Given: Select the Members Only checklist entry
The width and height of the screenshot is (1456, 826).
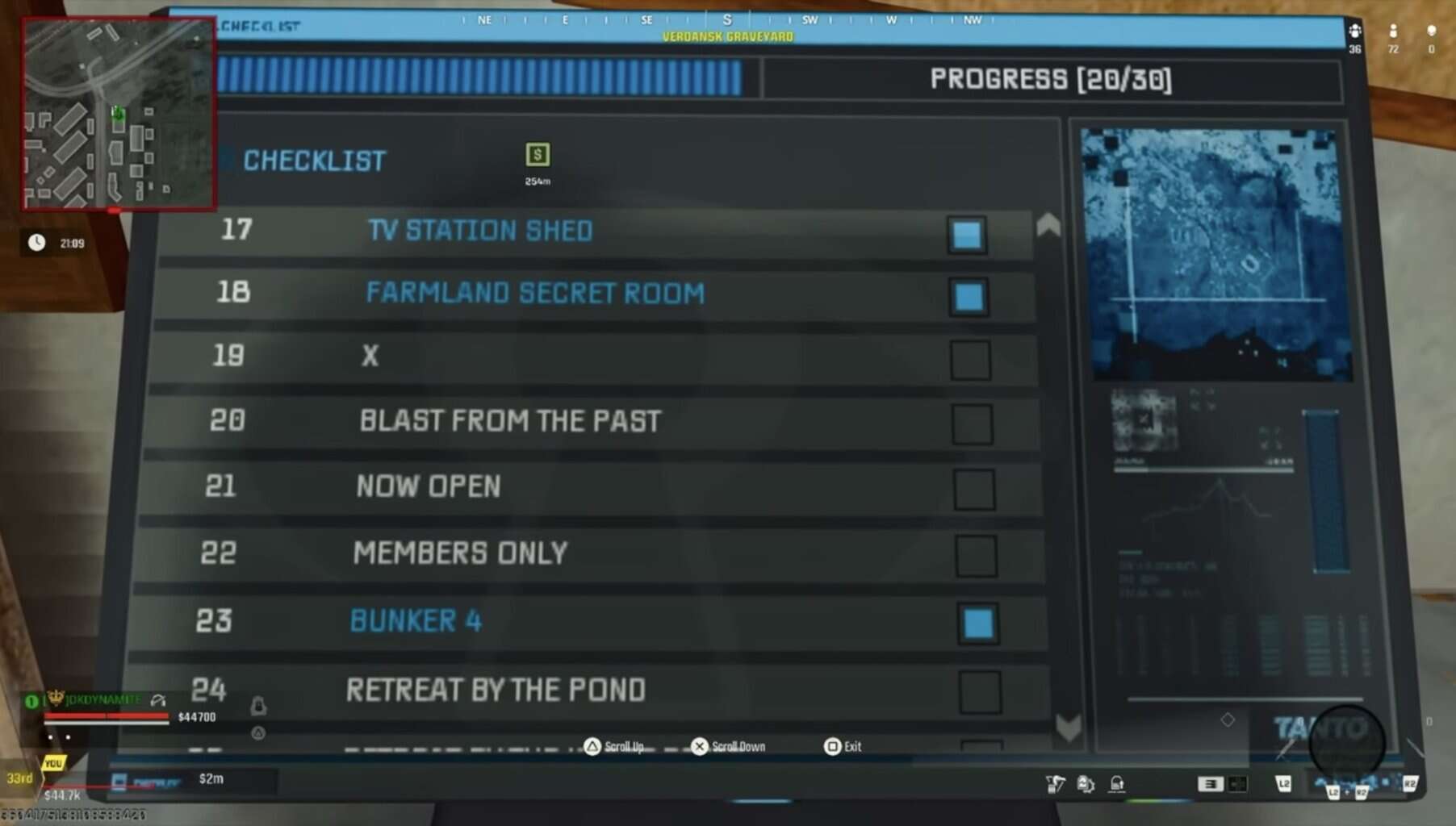Looking at the screenshot, I should click(x=461, y=552).
